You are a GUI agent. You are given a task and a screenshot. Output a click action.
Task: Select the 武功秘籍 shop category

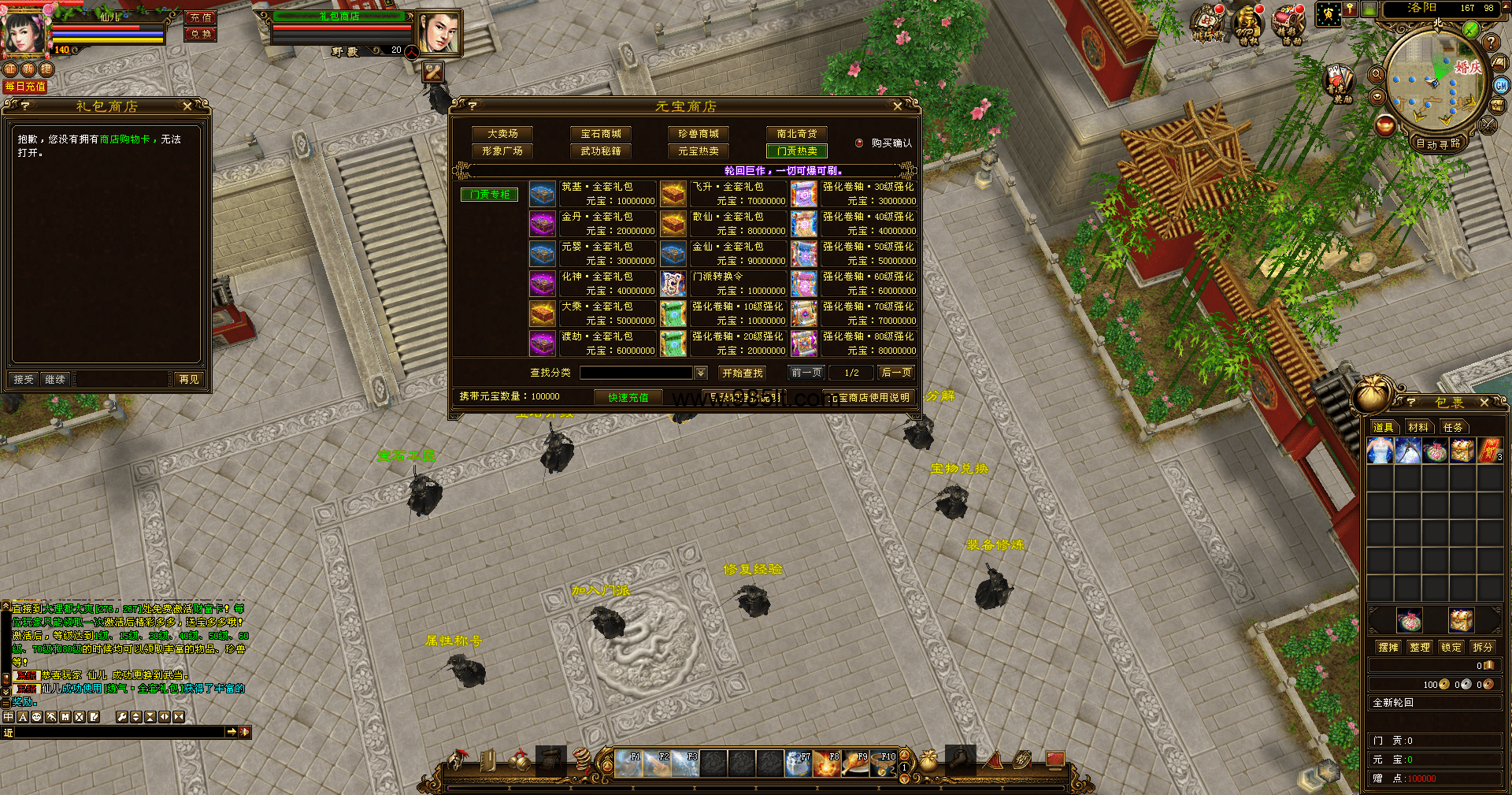point(601,151)
